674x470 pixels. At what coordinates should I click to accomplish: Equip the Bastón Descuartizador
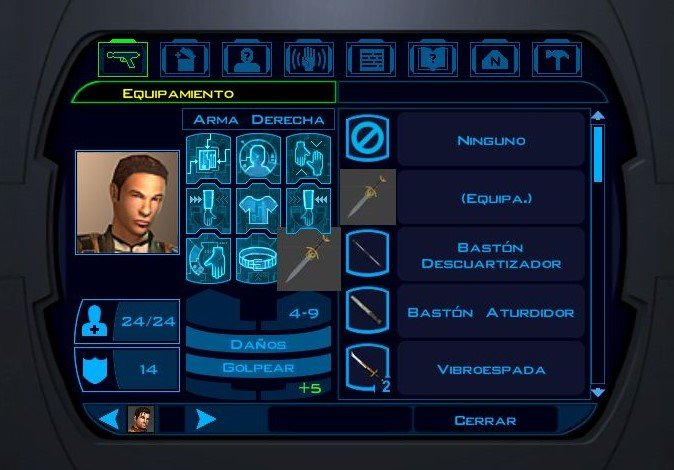coord(490,255)
